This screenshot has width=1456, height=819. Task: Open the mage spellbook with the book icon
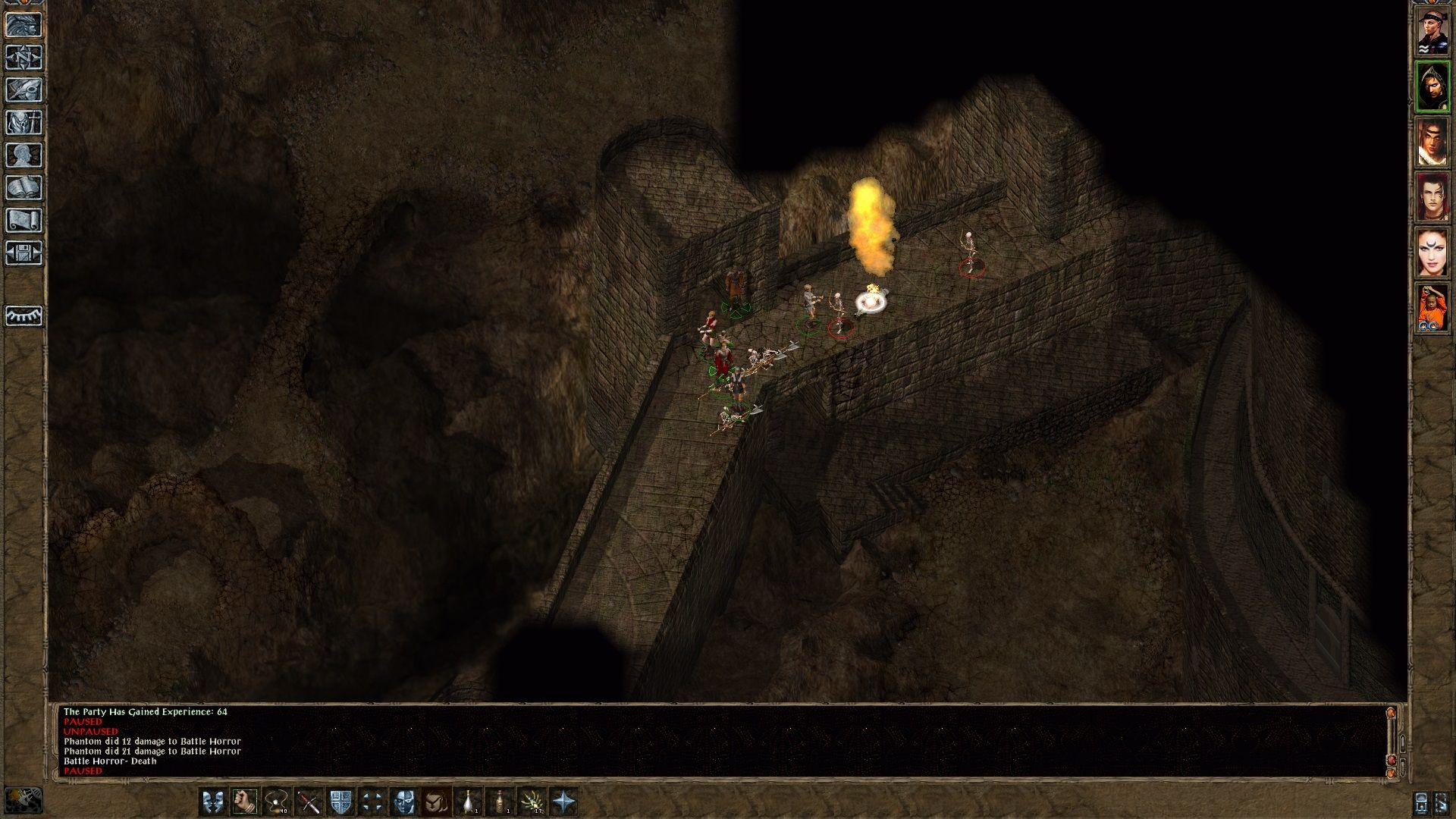coord(24,188)
